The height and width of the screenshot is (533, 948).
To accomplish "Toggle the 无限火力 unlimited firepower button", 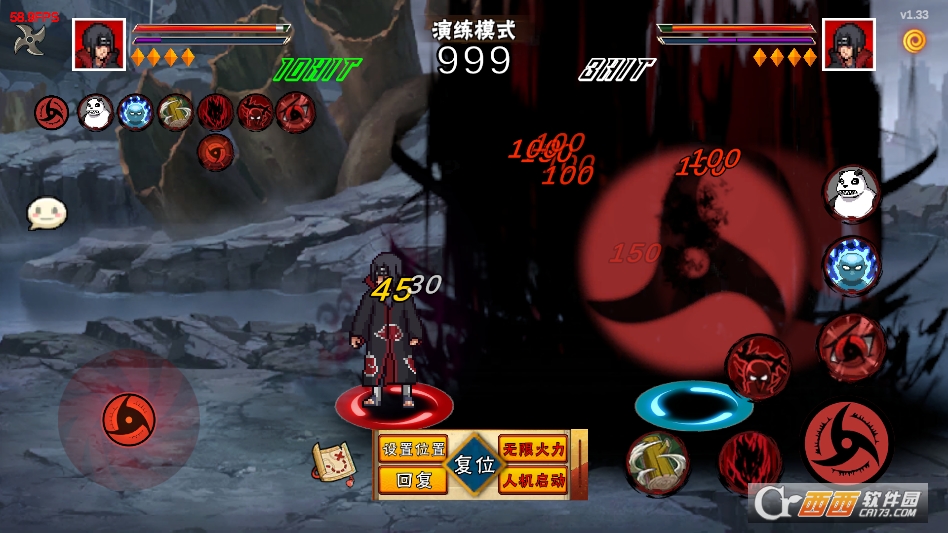I will pos(533,449).
